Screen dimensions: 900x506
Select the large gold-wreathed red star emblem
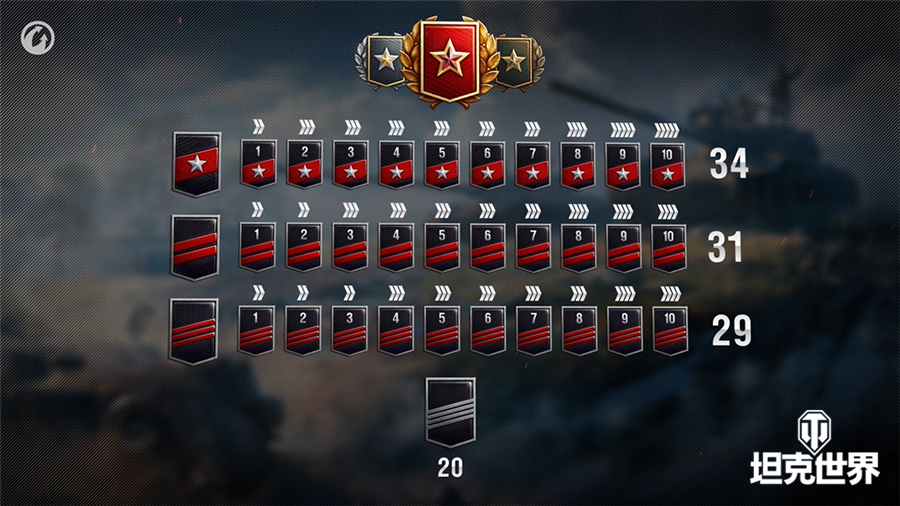449,61
